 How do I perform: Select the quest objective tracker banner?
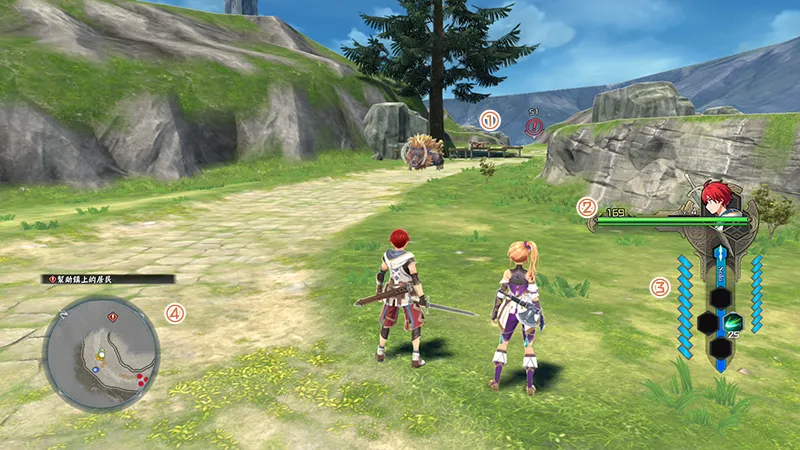108,279
